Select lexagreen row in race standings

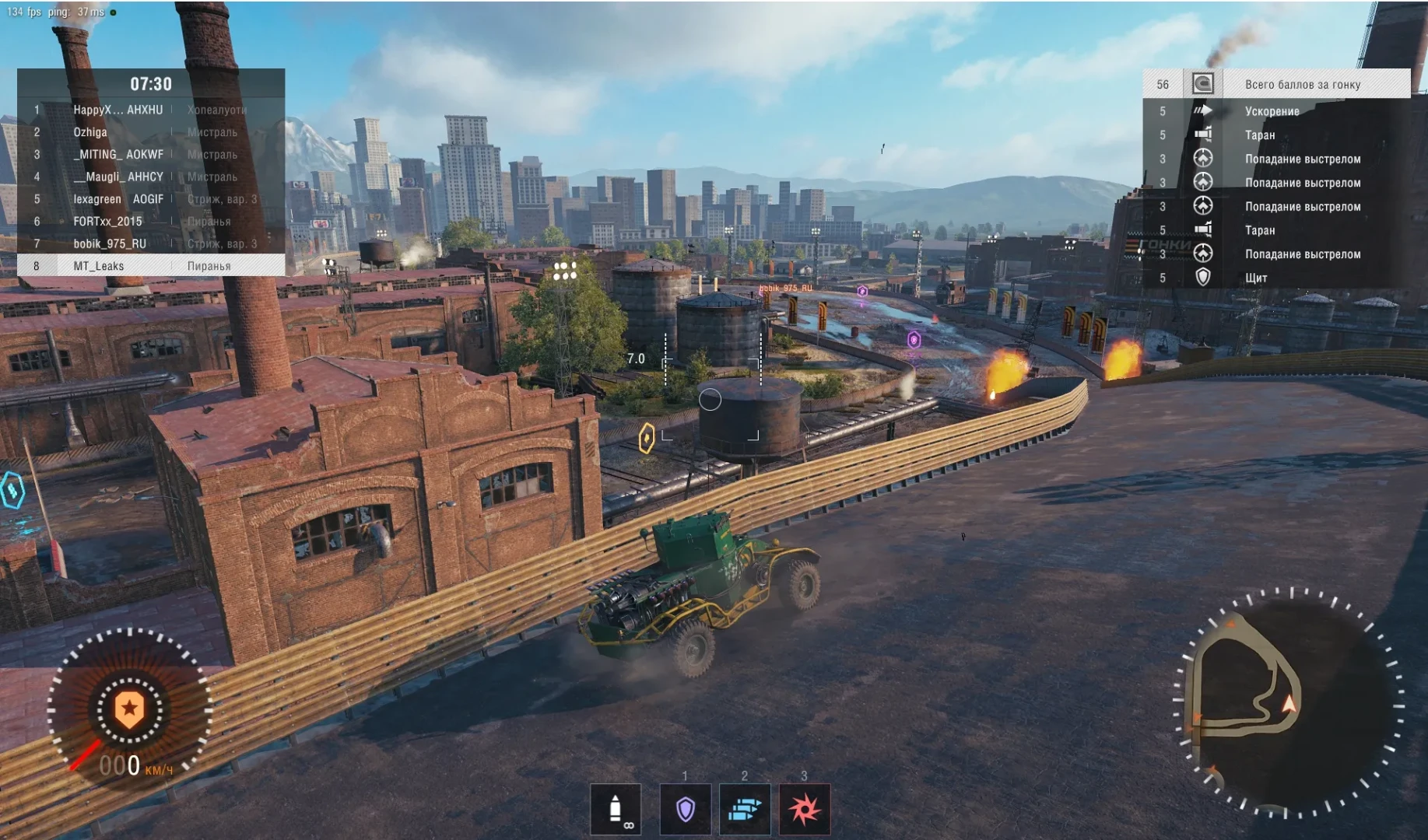[151, 199]
